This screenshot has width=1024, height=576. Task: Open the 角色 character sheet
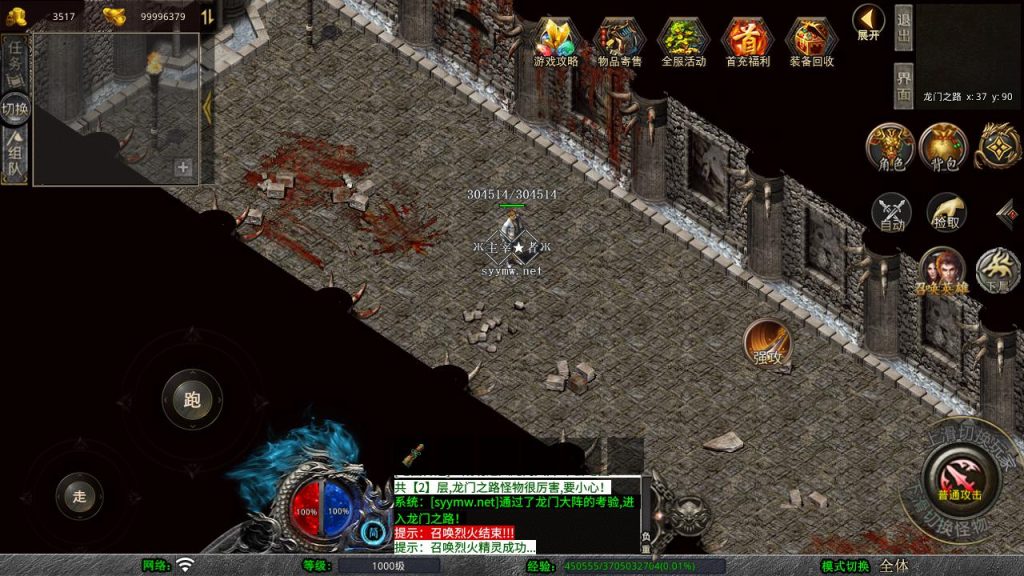click(x=889, y=147)
